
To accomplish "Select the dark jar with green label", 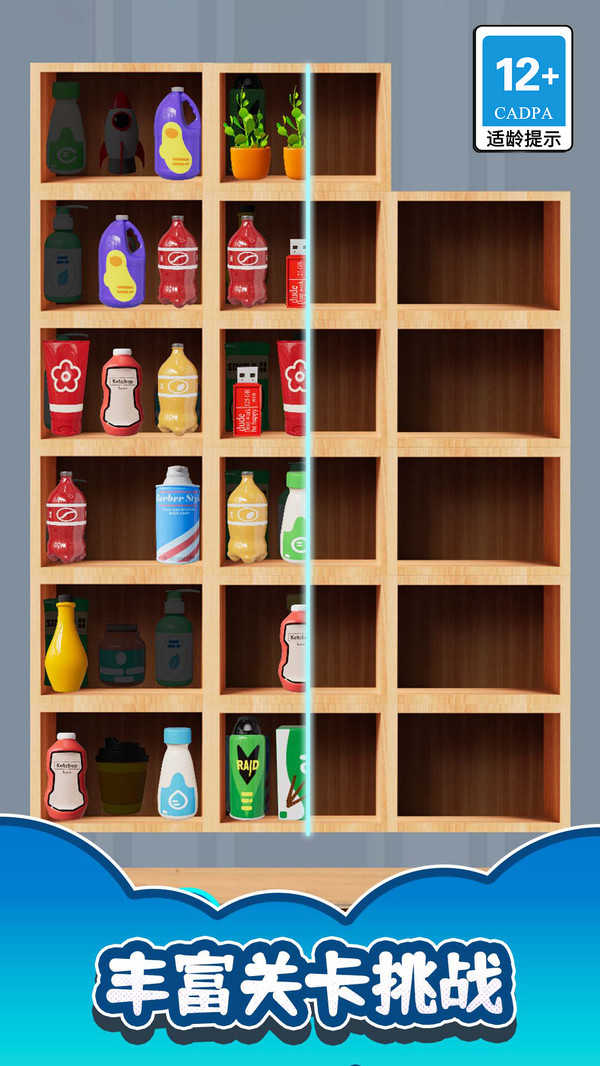I will (x=122, y=654).
